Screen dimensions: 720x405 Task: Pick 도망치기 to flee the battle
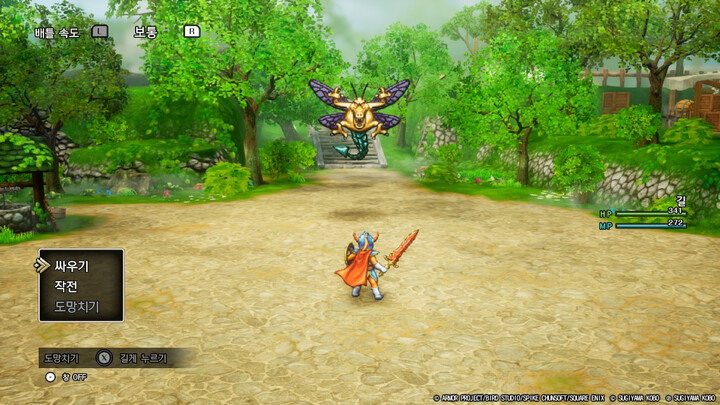pos(76,305)
